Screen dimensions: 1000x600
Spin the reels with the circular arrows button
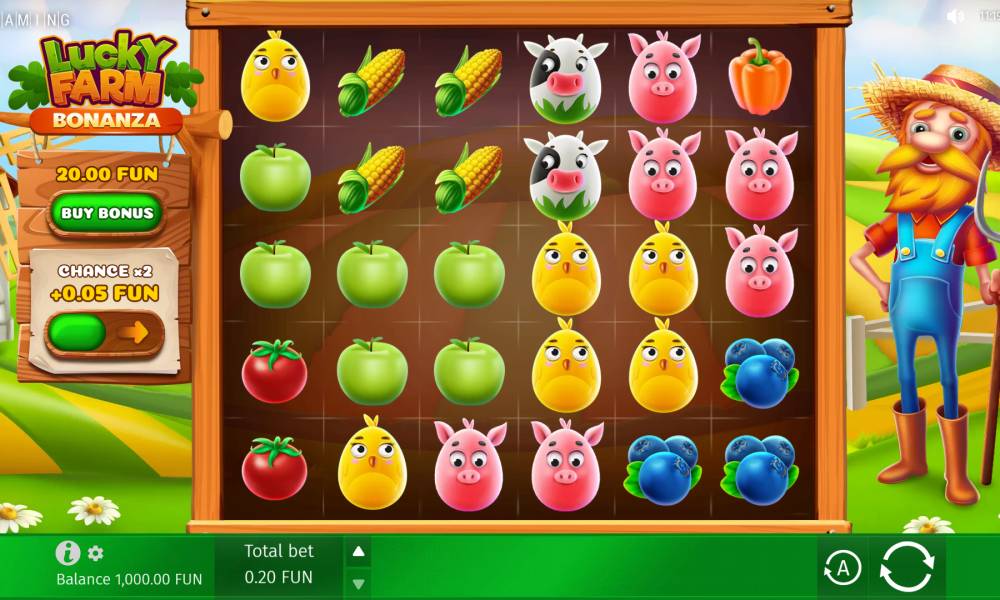coord(906,569)
